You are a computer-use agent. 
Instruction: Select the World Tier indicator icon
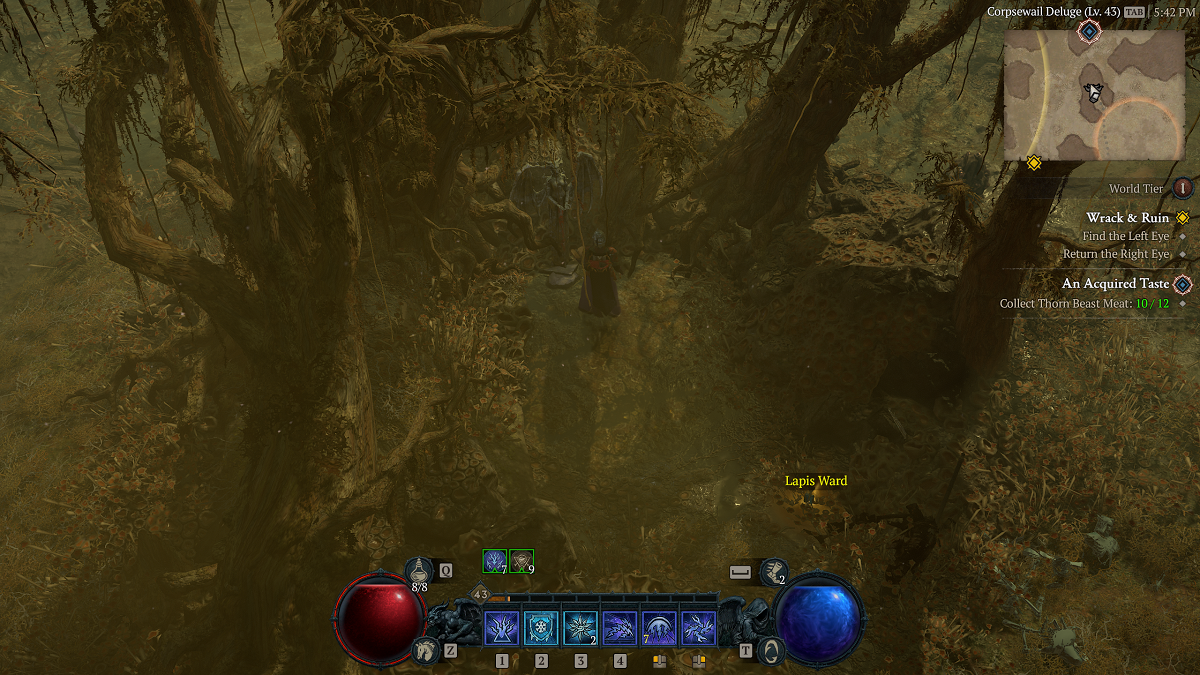(1183, 188)
